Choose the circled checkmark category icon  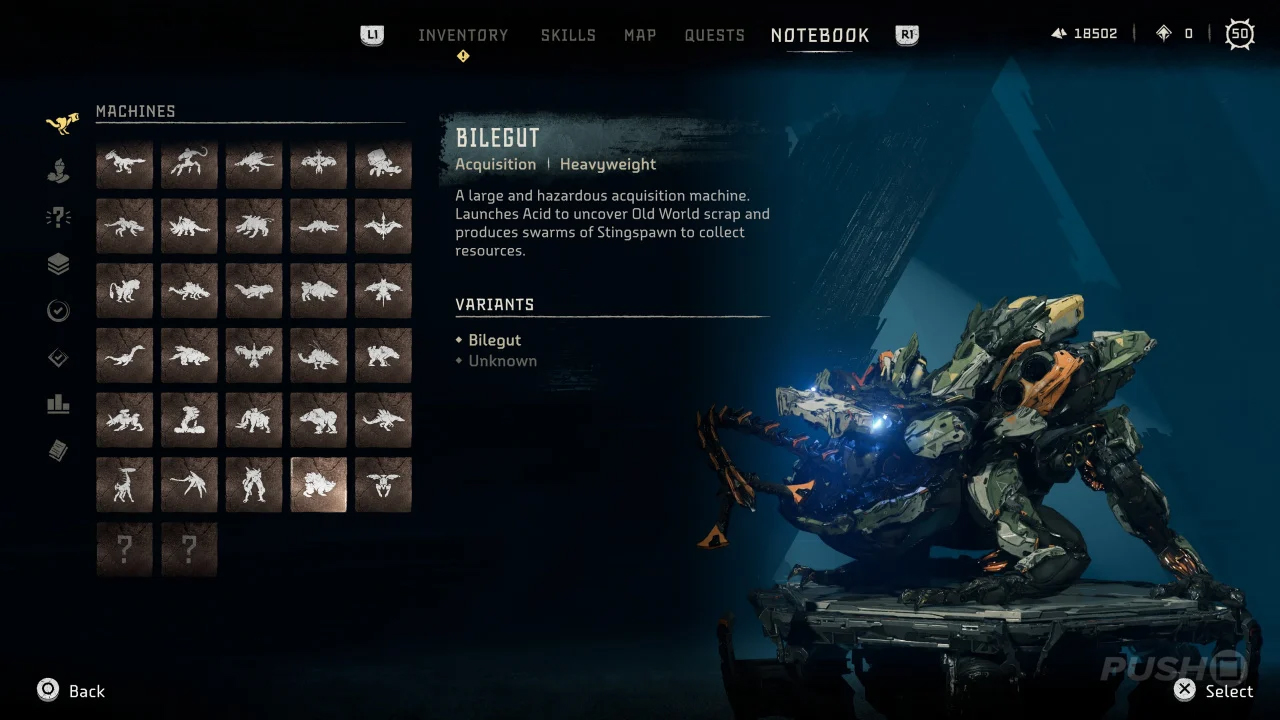tap(59, 311)
